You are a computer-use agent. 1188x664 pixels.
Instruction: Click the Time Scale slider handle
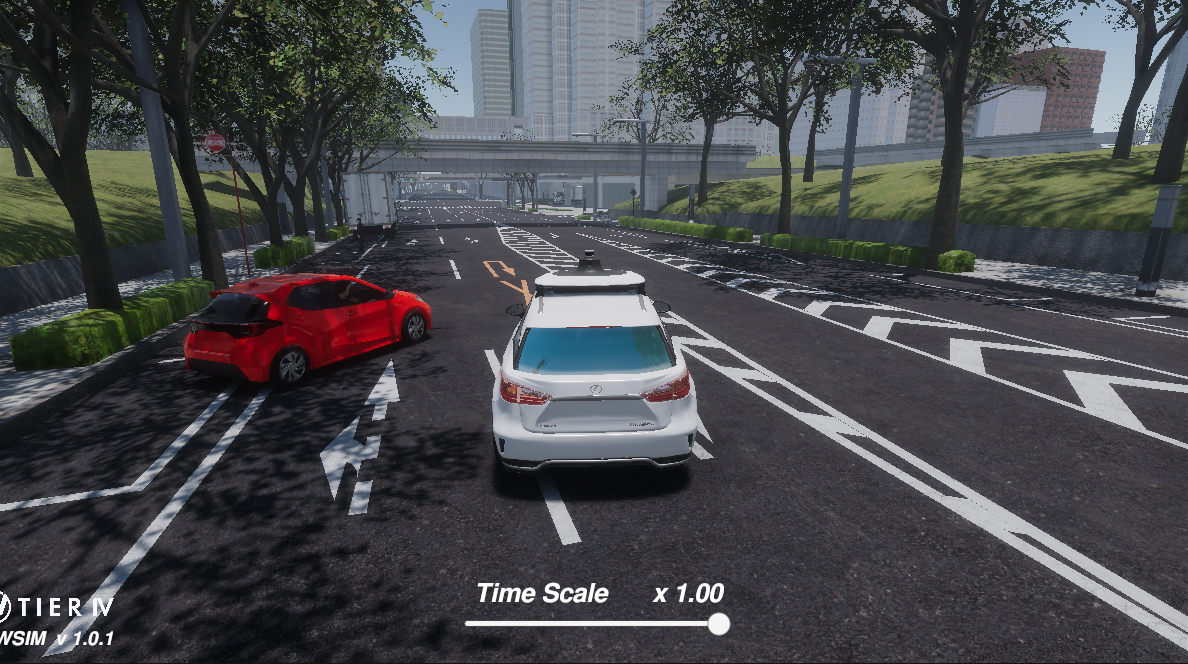[x=718, y=624]
